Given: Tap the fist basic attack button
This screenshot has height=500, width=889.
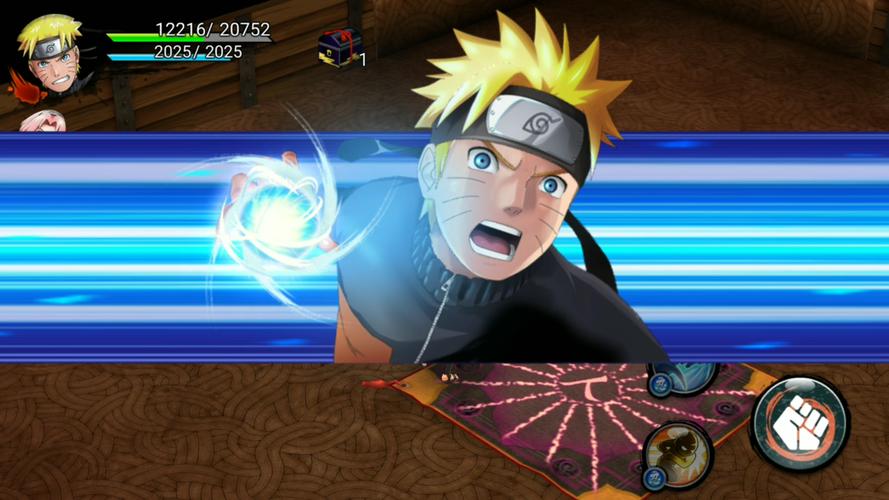Looking at the screenshot, I should click(x=799, y=424).
